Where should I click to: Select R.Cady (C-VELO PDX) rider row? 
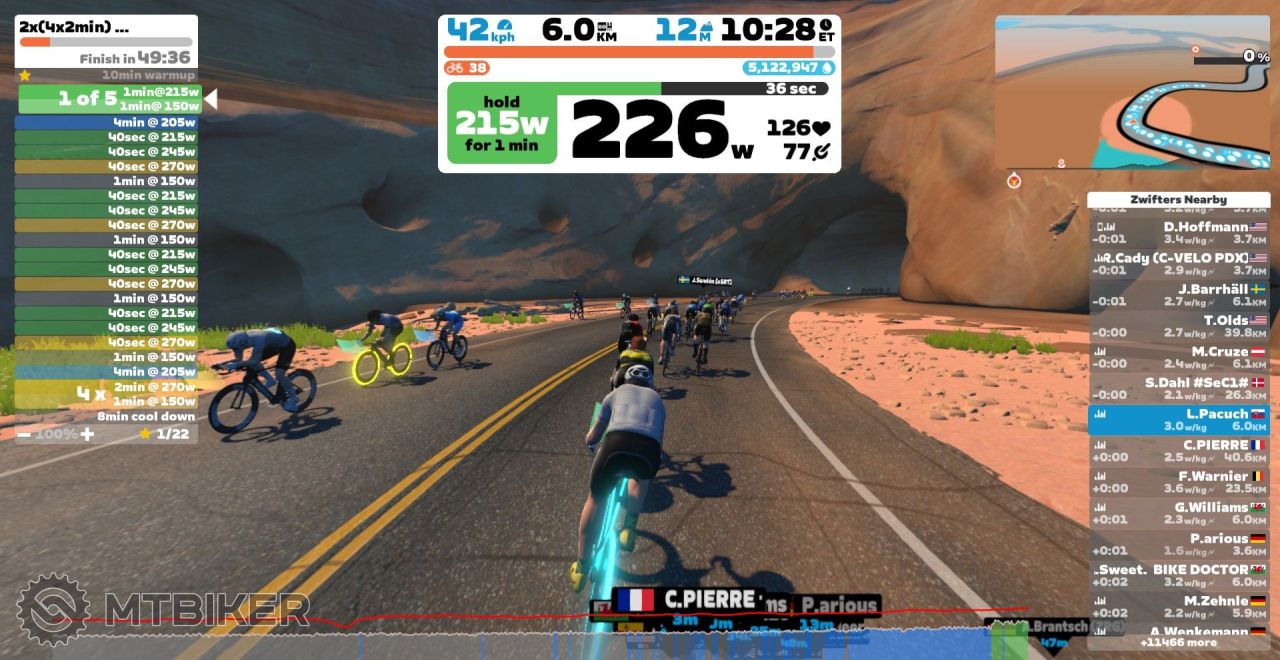(x=1178, y=264)
